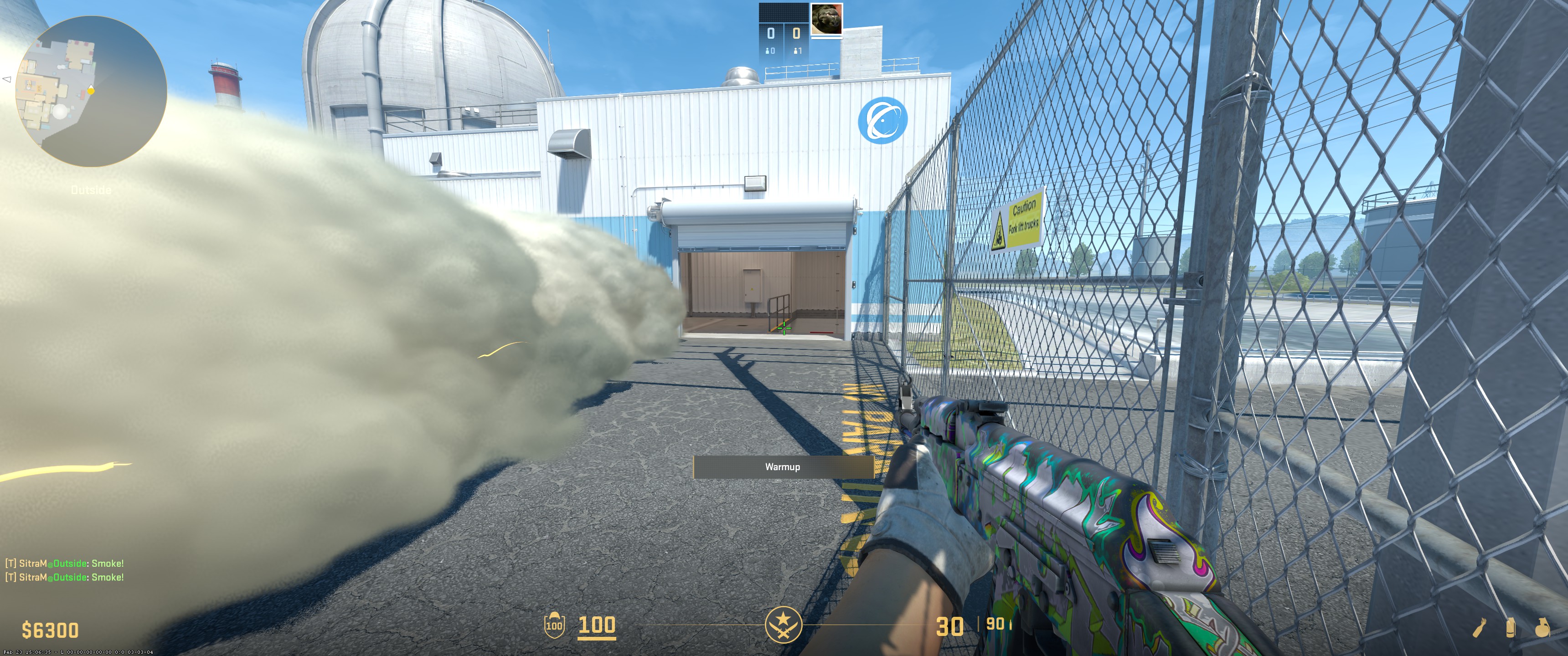
Task: Select the score display tab at top center
Action: click(784, 33)
